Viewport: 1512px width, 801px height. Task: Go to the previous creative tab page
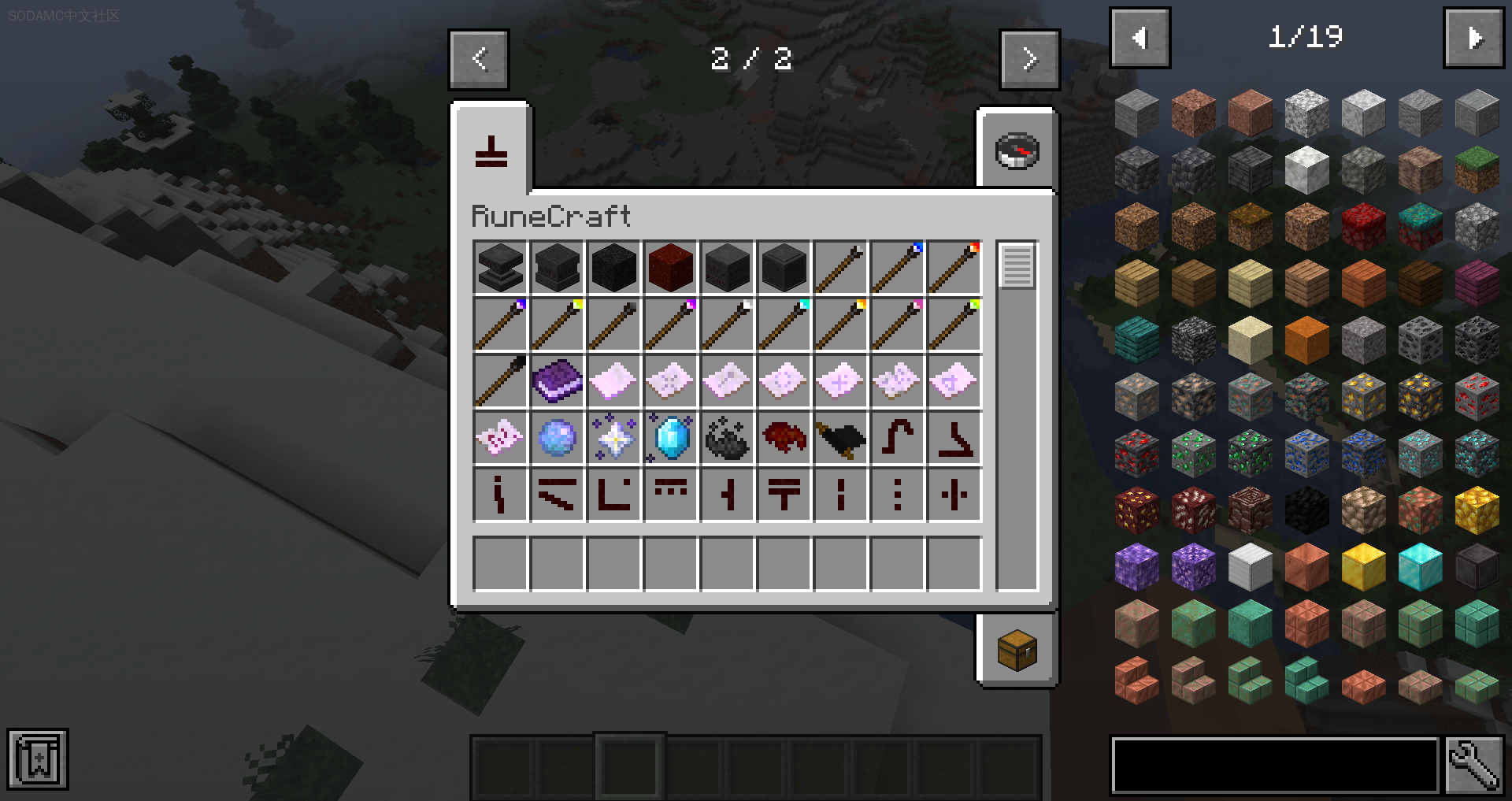(479, 59)
